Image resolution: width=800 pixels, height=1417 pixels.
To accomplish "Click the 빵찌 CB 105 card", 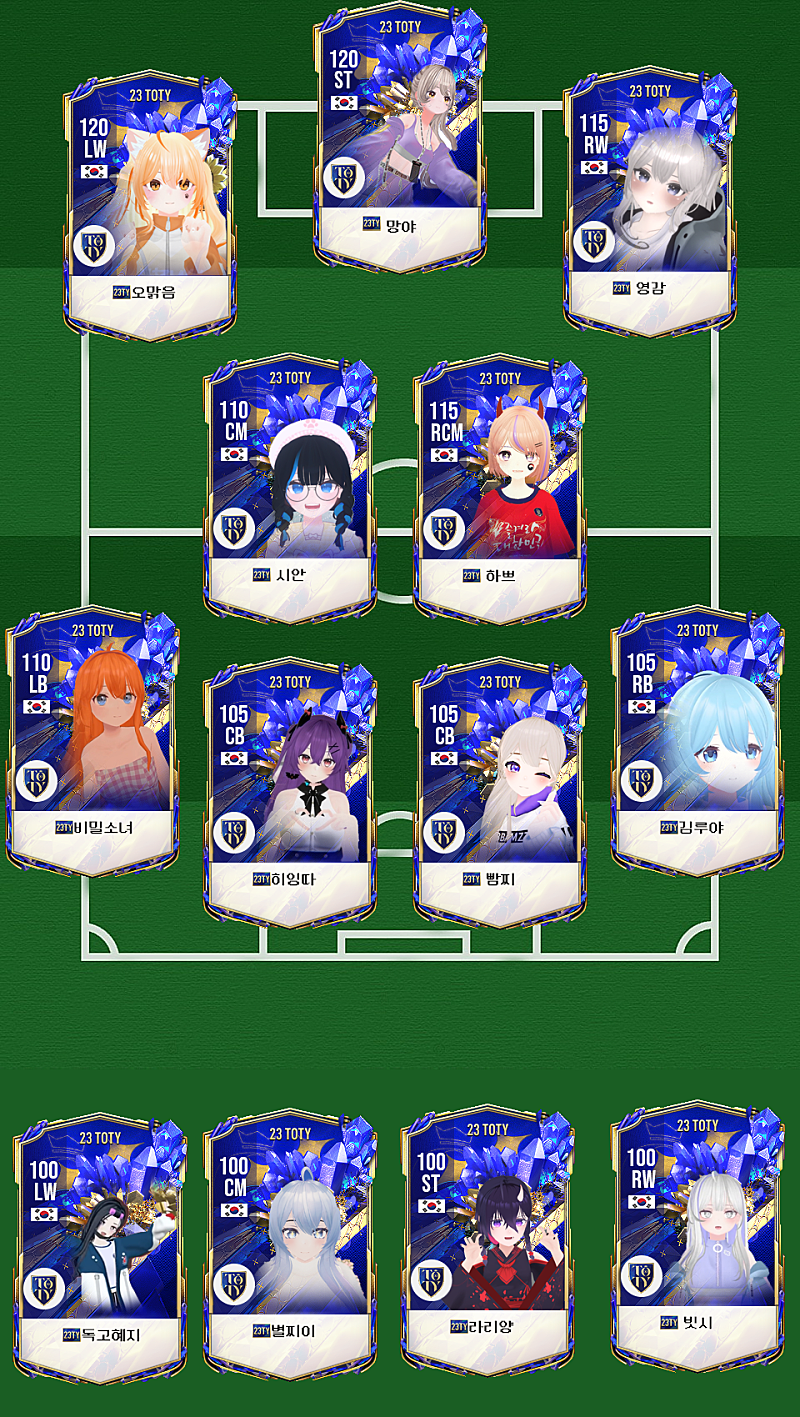I will 500,792.
